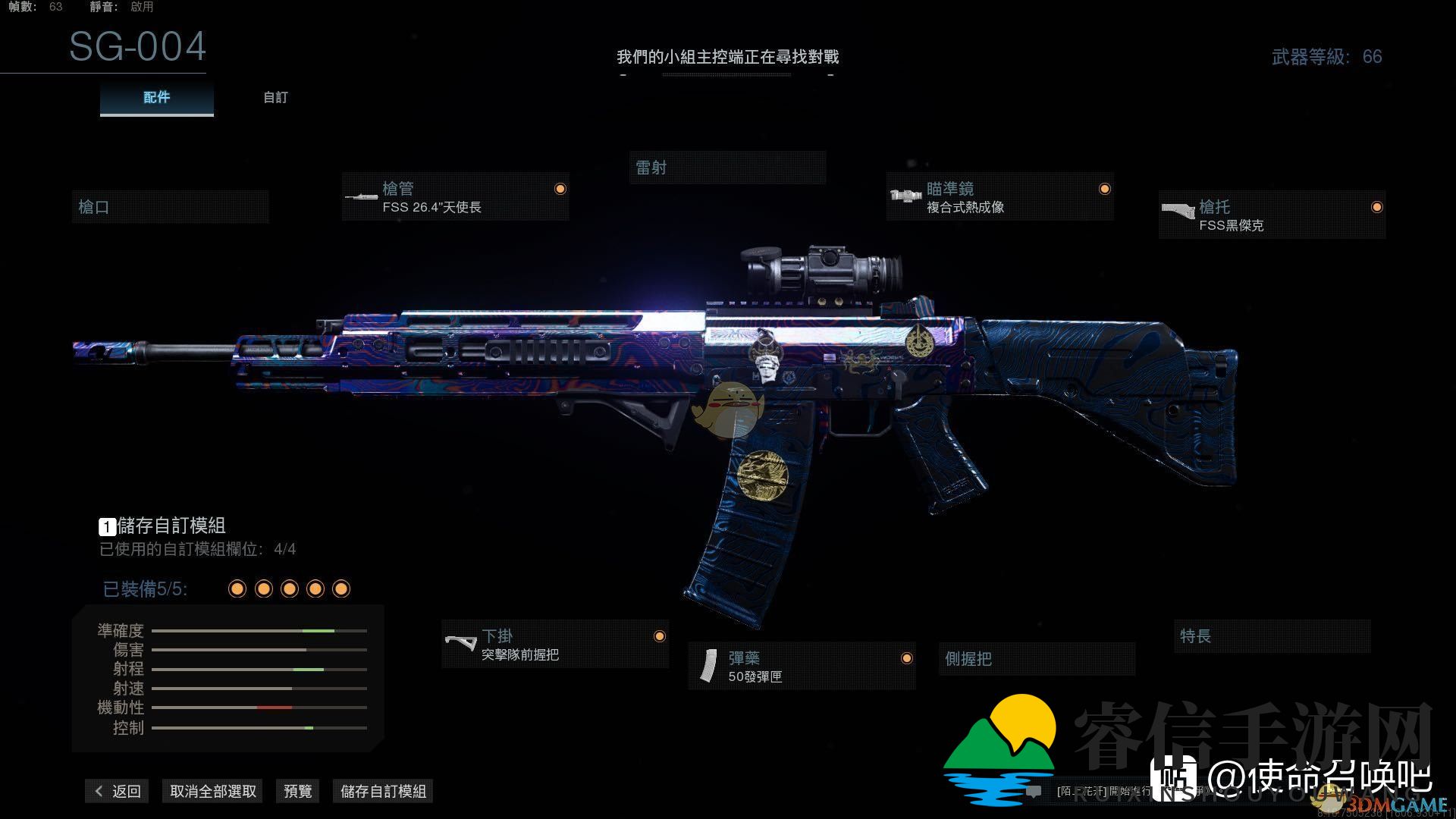This screenshot has width=1456, height=819.
Task: Switch to the 配件 attachments tab
Action: coord(156,98)
